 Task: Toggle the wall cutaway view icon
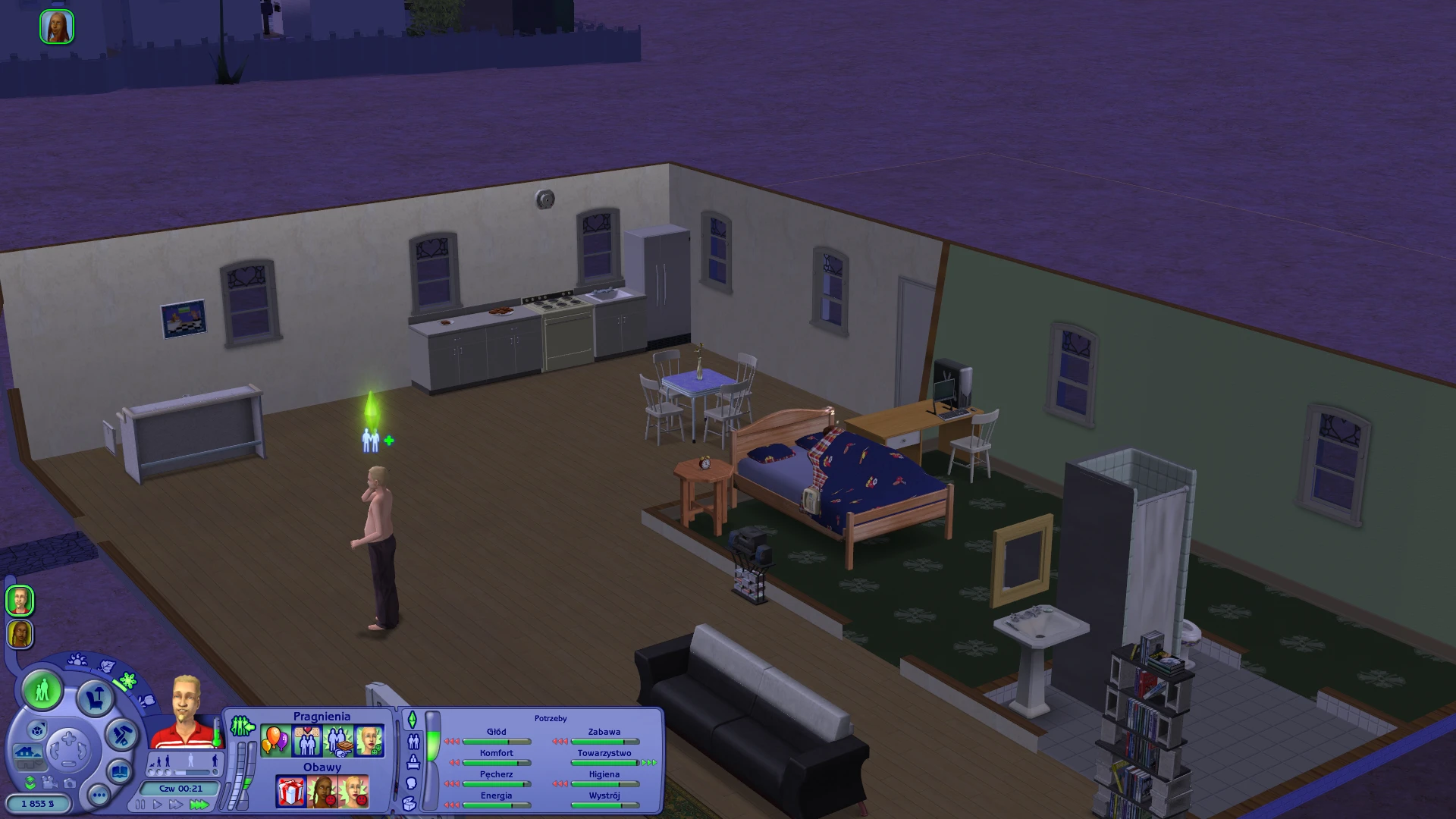[x=28, y=754]
